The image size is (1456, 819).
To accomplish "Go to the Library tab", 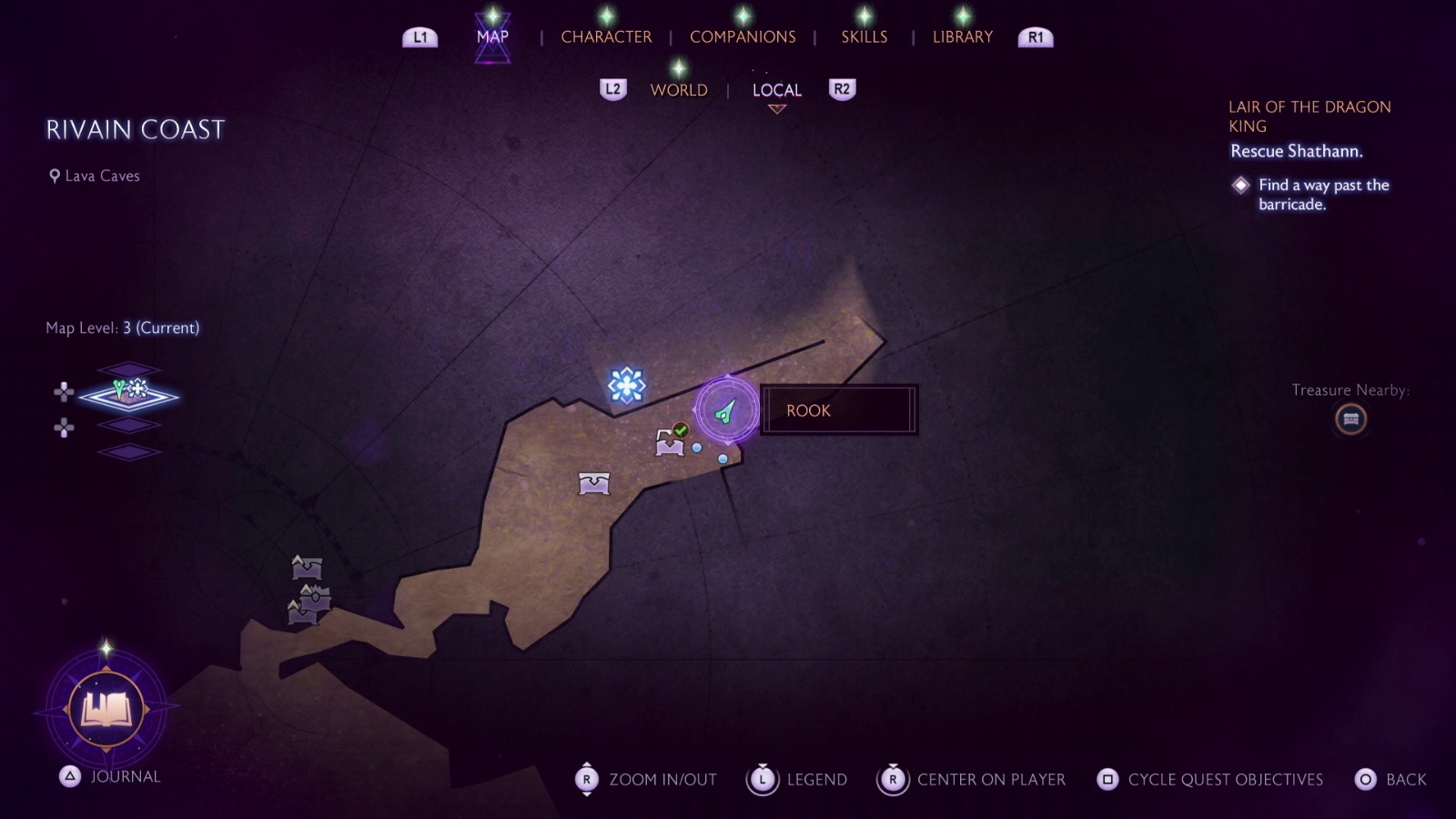I will [x=962, y=37].
